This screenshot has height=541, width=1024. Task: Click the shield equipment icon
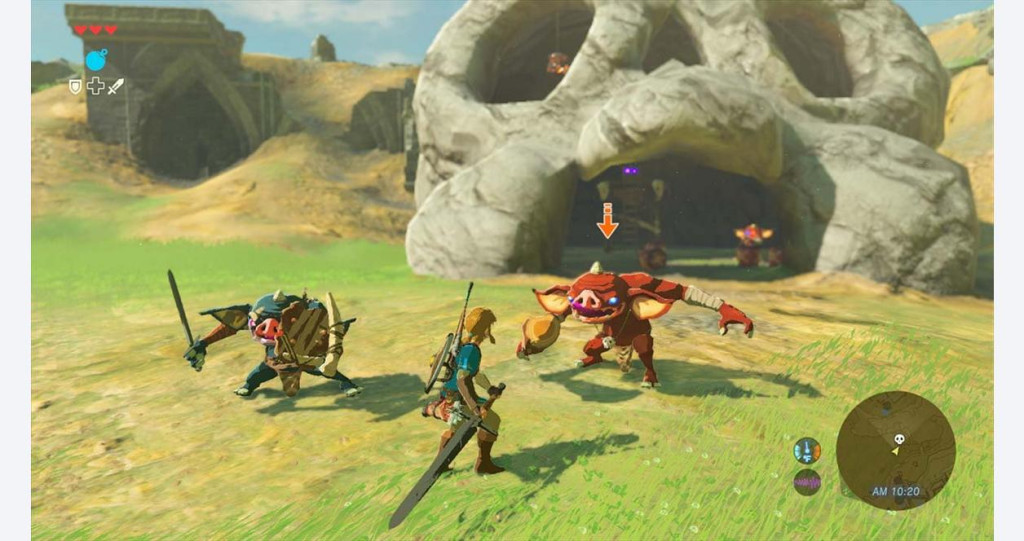click(75, 86)
